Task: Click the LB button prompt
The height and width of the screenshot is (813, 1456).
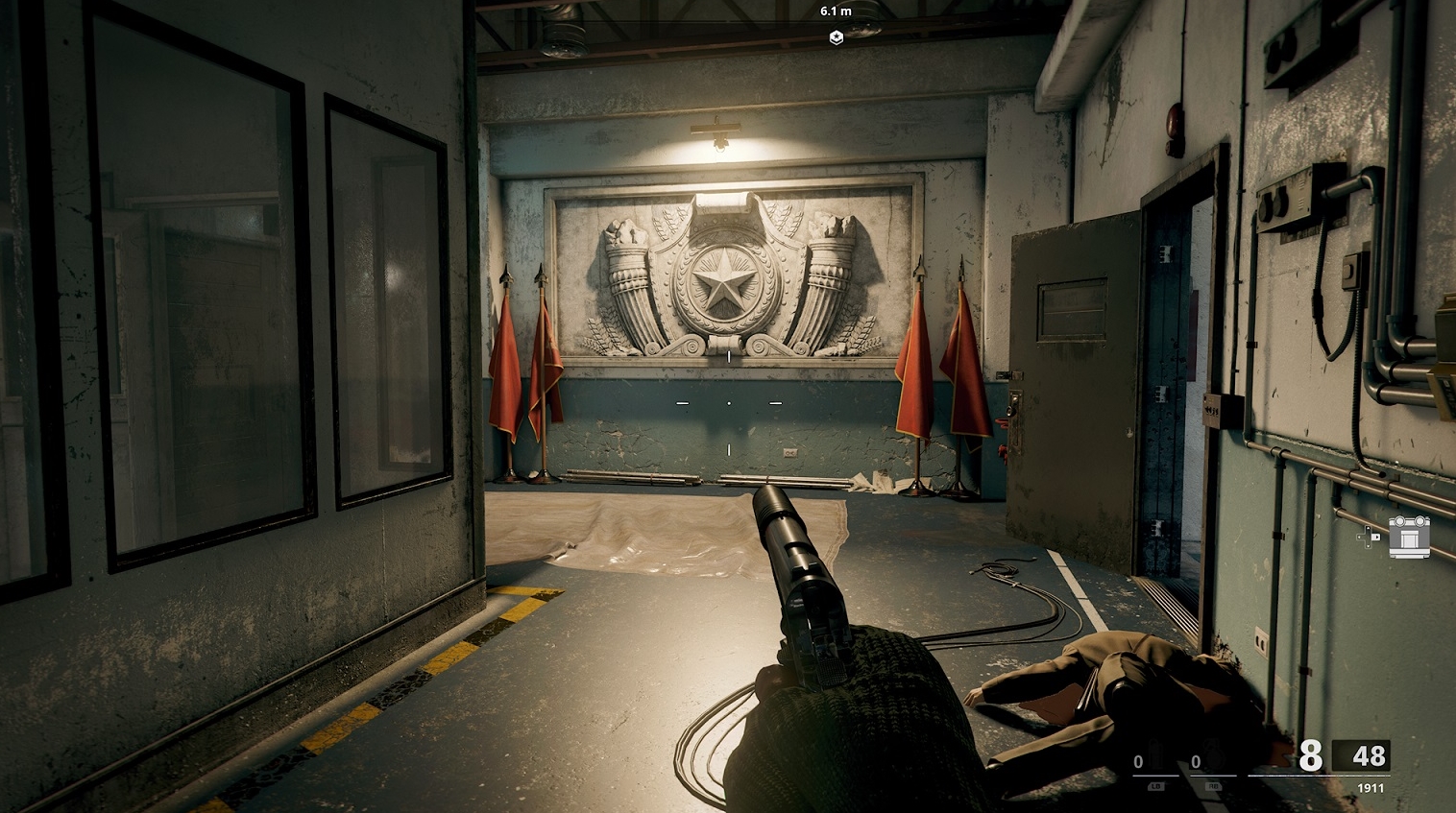Action: 1156,786
